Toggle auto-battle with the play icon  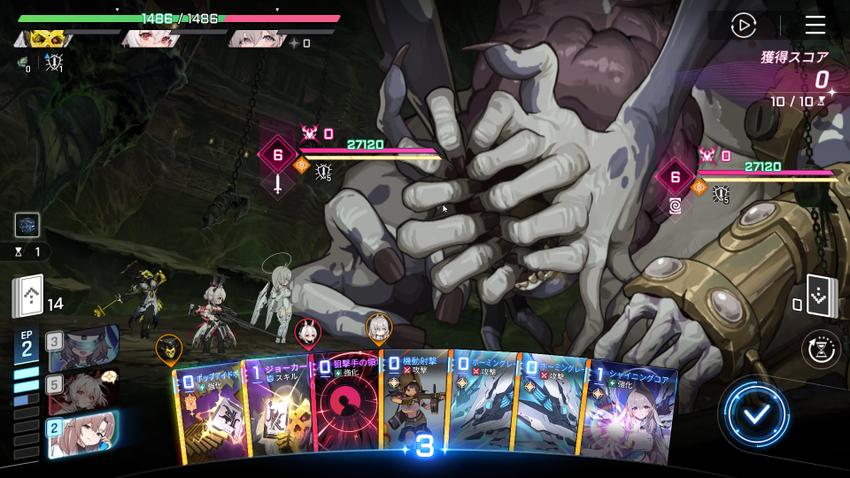click(743, 25)
